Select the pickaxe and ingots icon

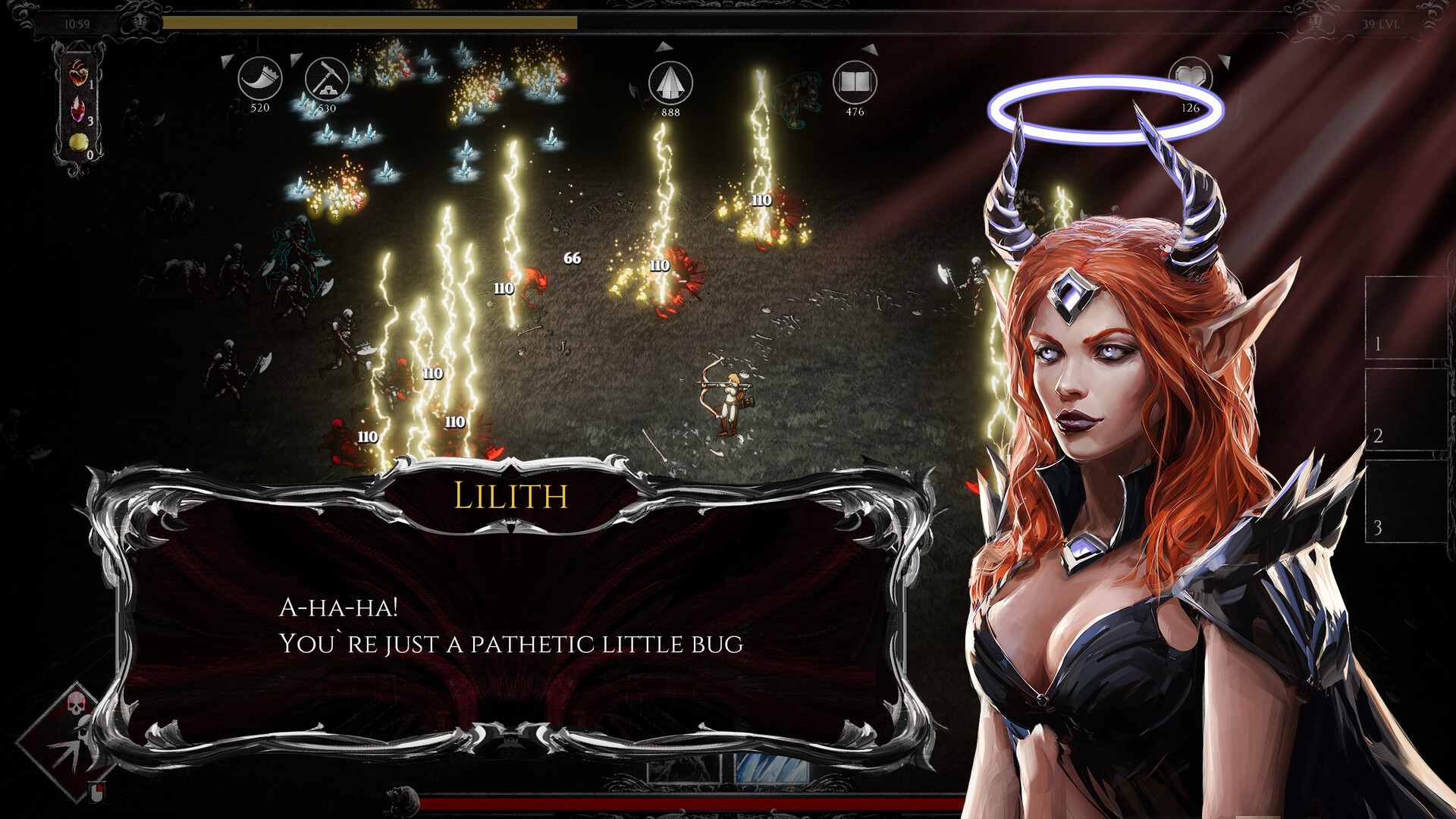(327, 79)
